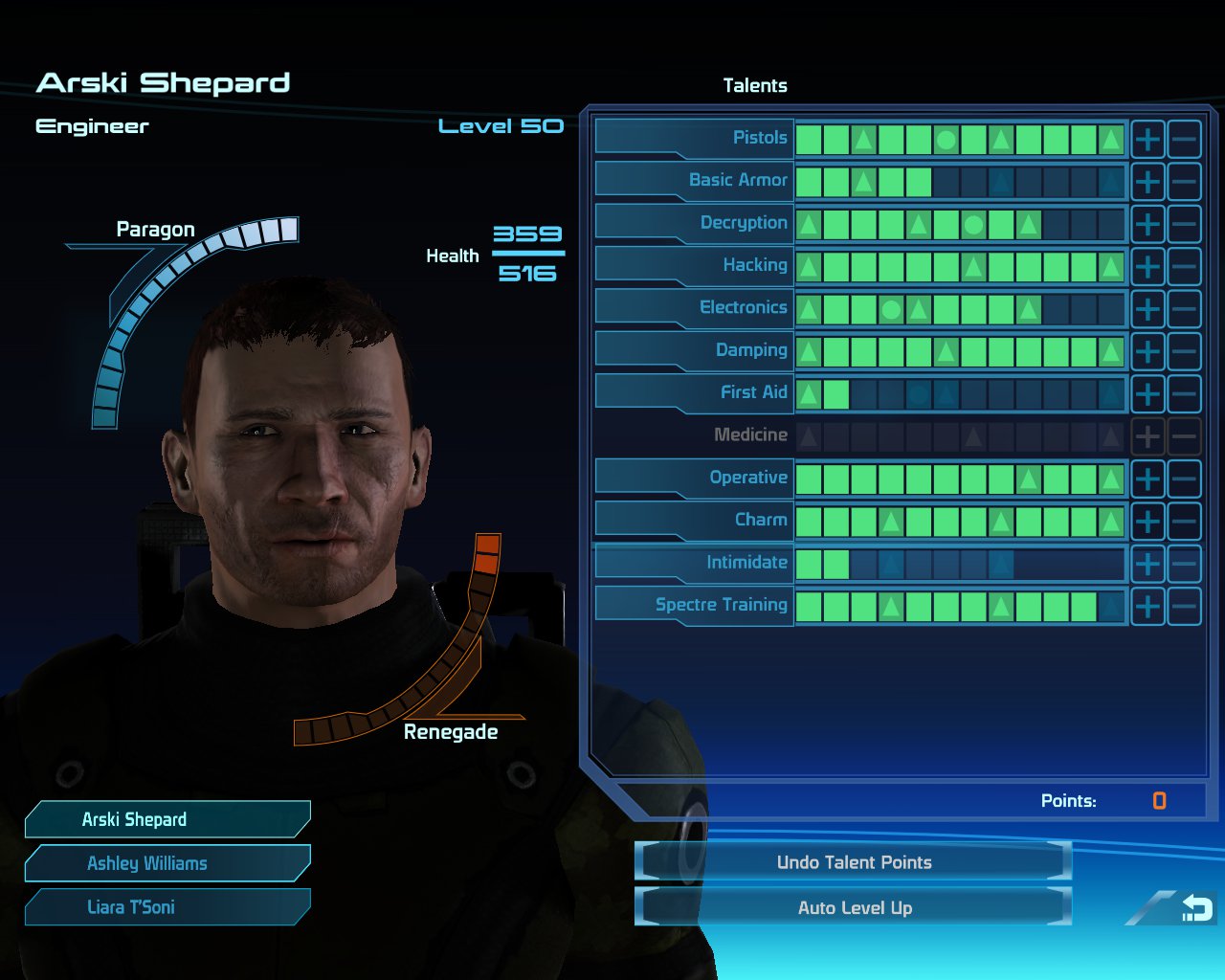
Task: Activate Auto Level Up
Action: tap(854, 908)
